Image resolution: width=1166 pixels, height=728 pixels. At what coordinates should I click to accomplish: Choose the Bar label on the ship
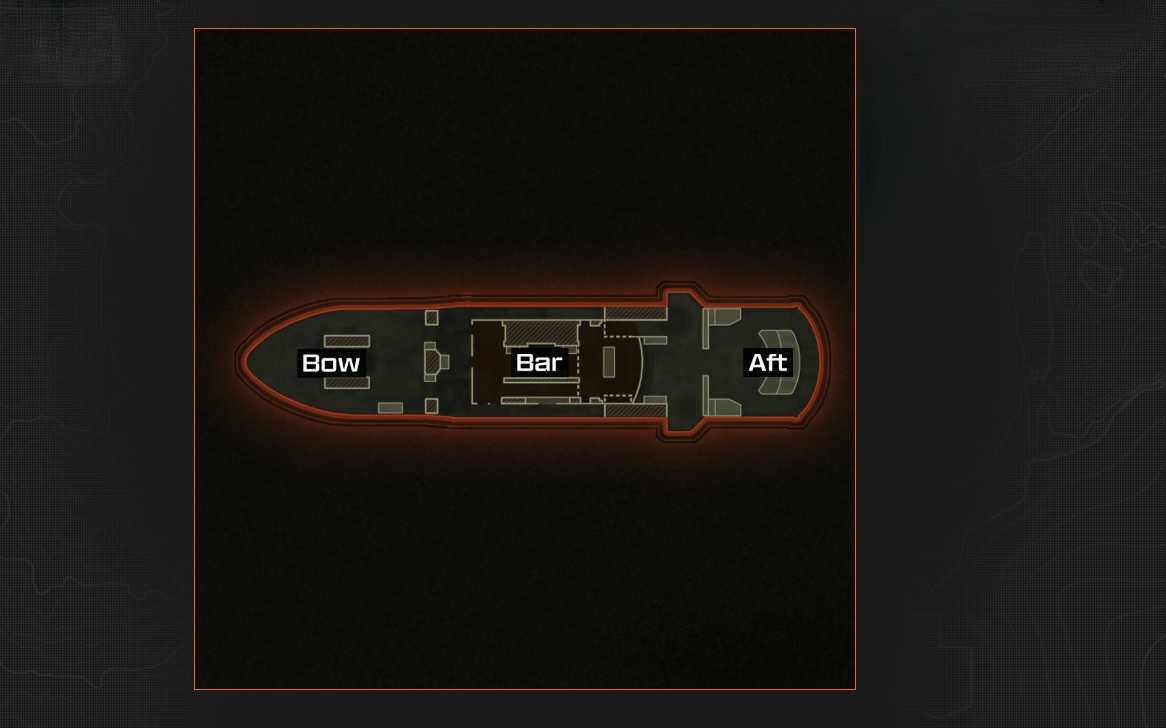(x=539, y=362)
